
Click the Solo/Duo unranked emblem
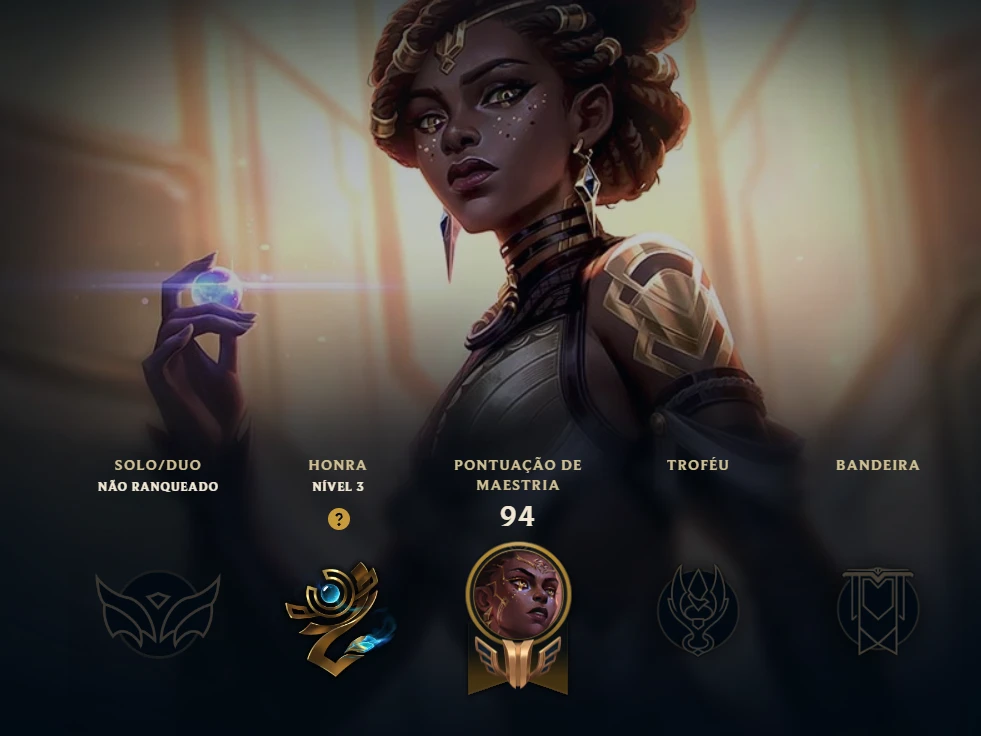(x=158, y=612)
